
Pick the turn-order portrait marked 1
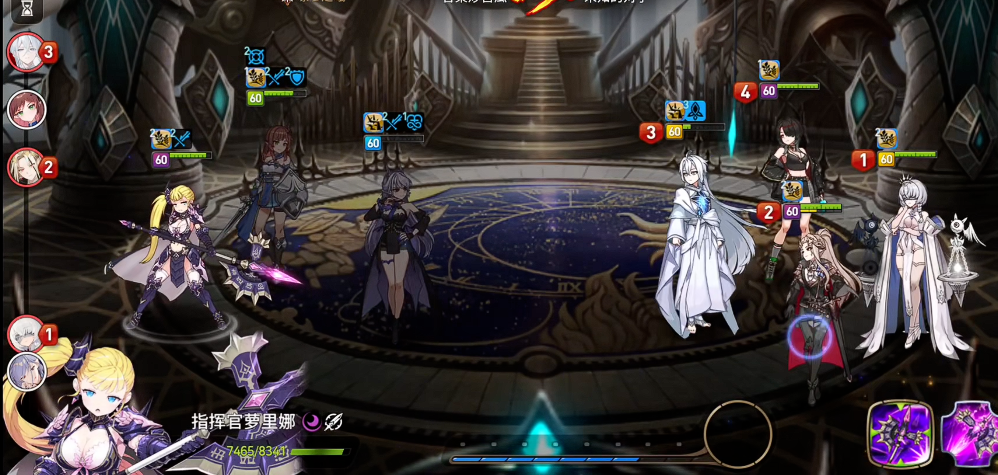[x=26, y=333]
